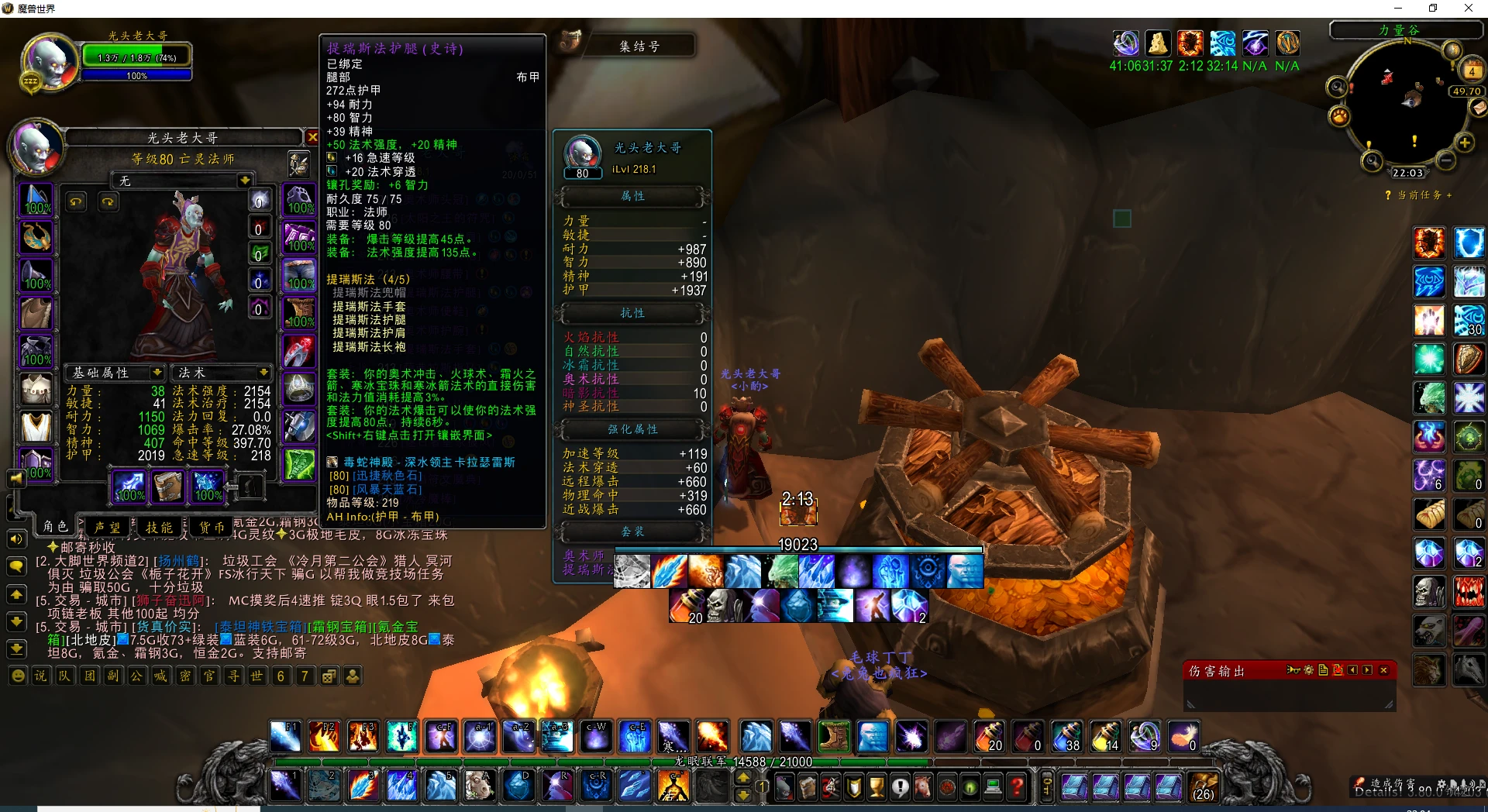Close the character panel
The width and height of the screenshot is (1488, 812).
point(312,137)
